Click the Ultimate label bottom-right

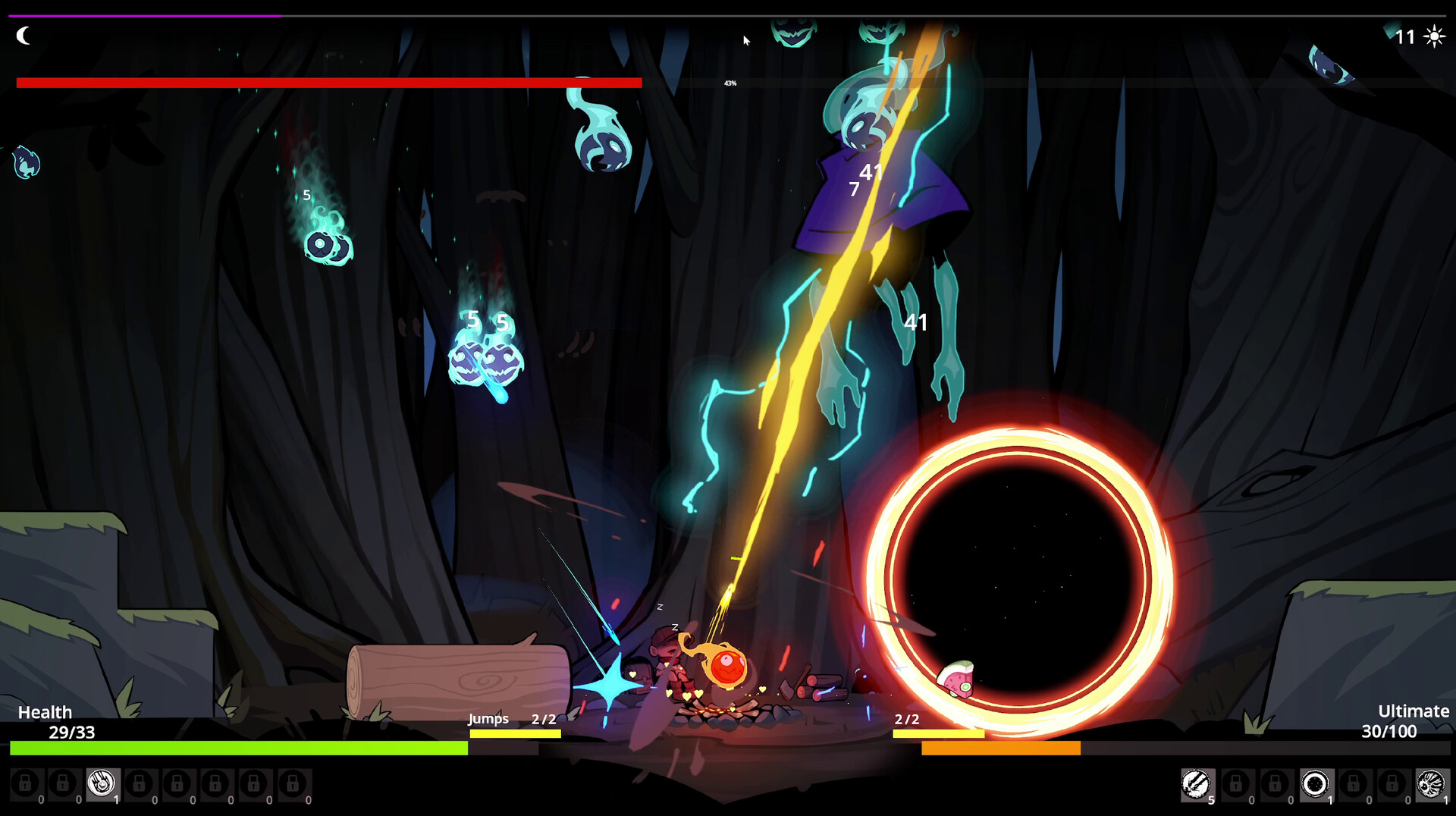pyautogui.click(x=1412, y=711)
